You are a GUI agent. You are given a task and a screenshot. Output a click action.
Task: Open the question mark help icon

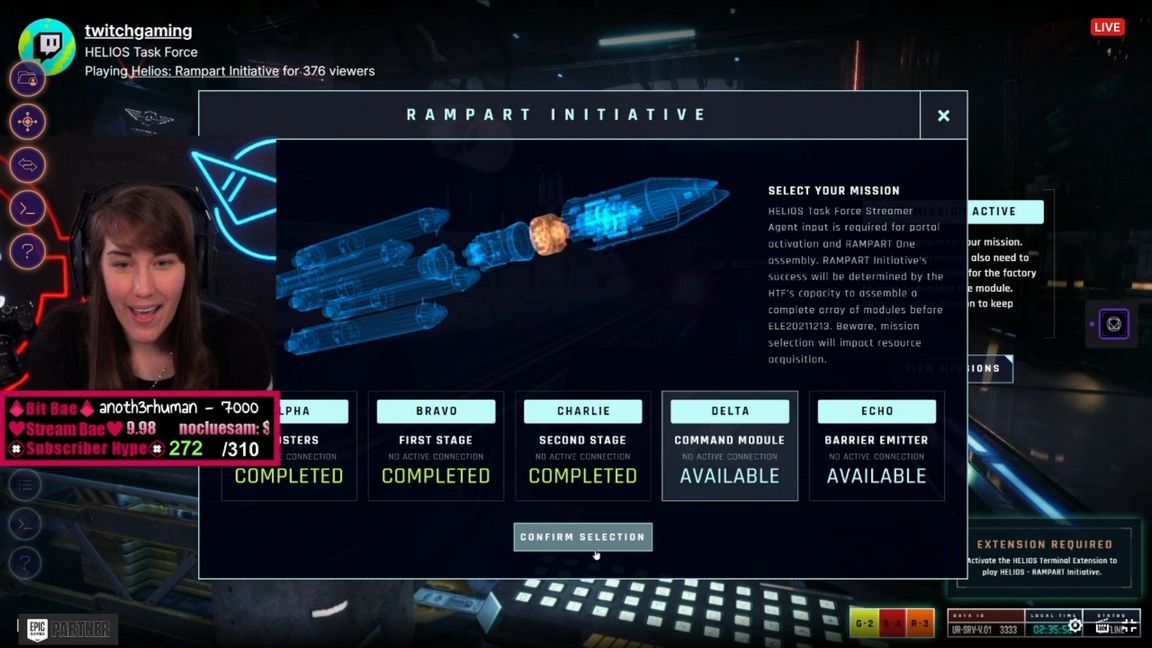(27, 251)
